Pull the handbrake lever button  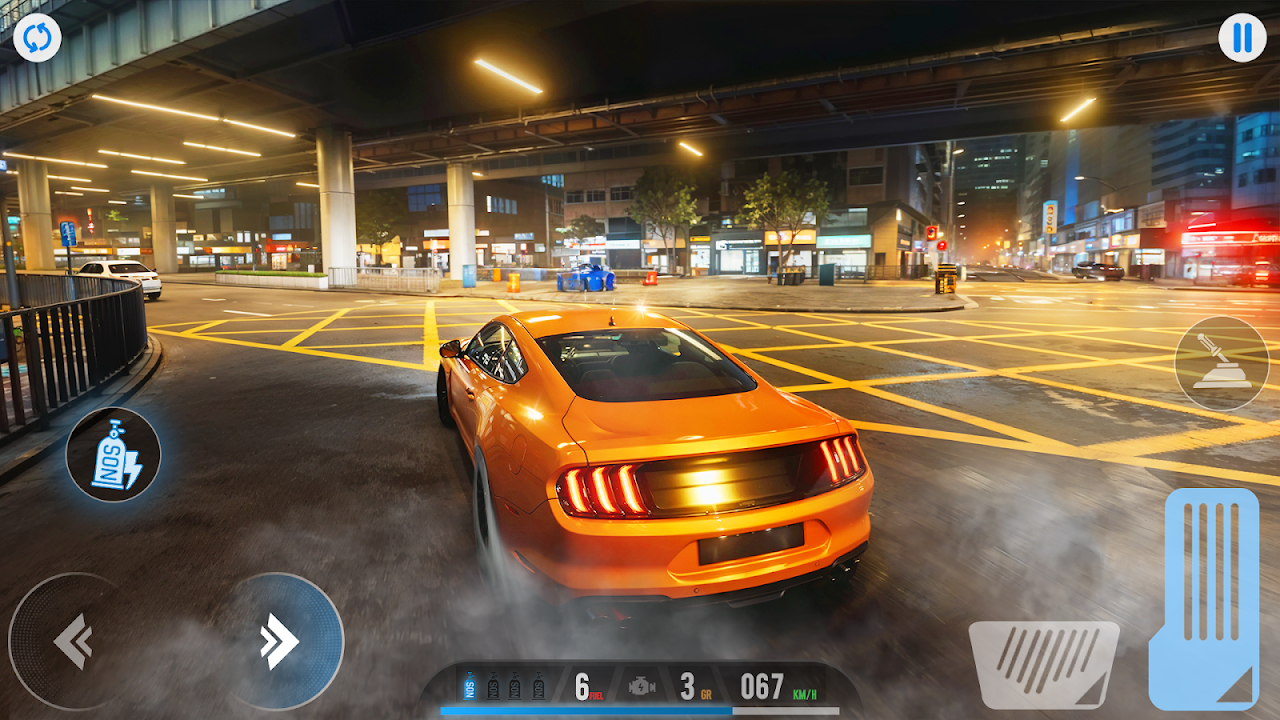point(1221,364)
